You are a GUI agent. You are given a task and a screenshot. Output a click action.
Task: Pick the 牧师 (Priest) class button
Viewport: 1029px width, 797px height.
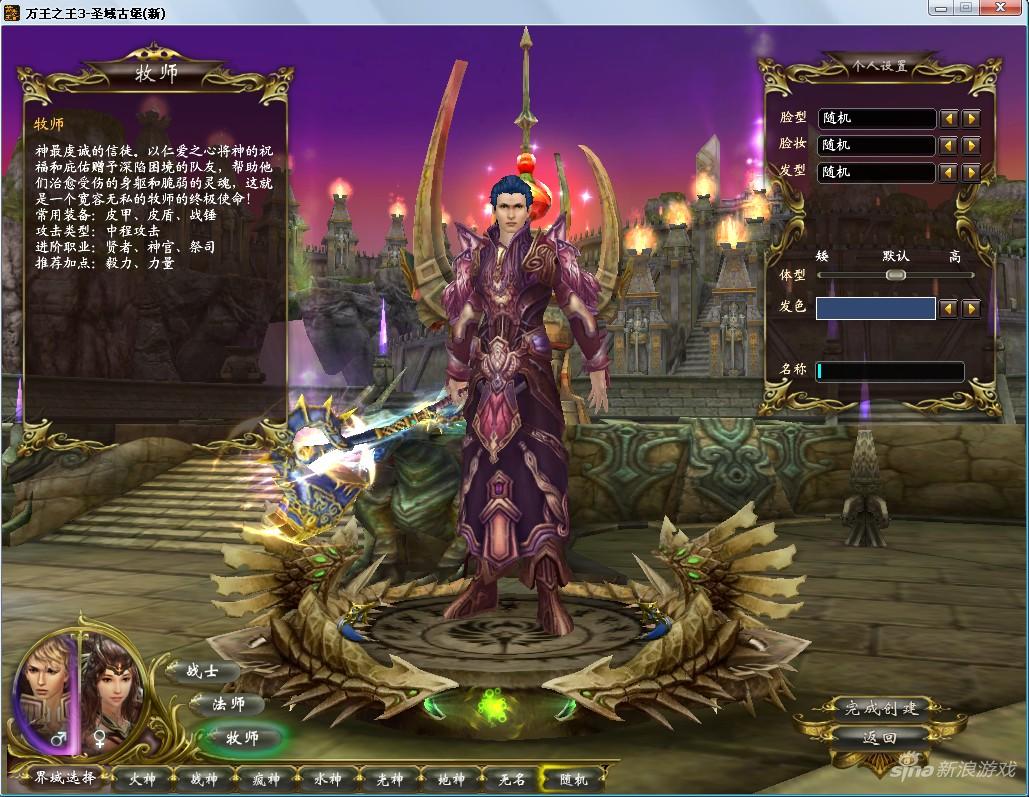coord(243,738)
